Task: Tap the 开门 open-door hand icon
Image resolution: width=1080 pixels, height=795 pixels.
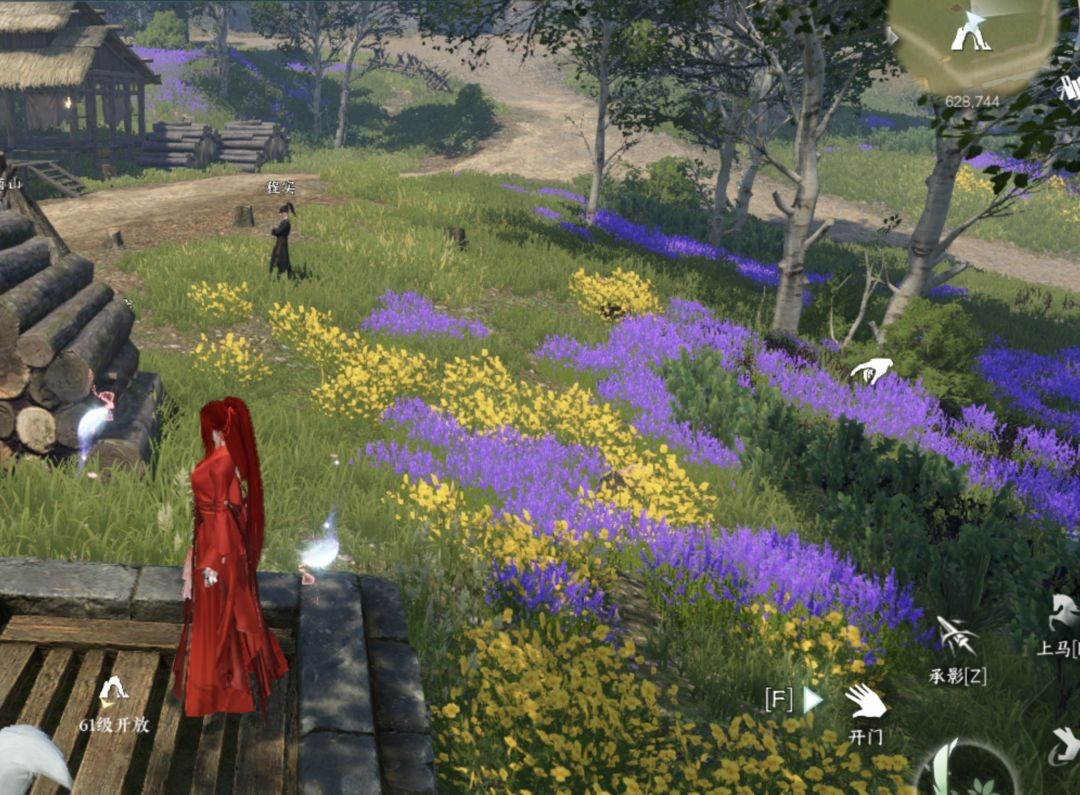Action: tap(865, 700)
